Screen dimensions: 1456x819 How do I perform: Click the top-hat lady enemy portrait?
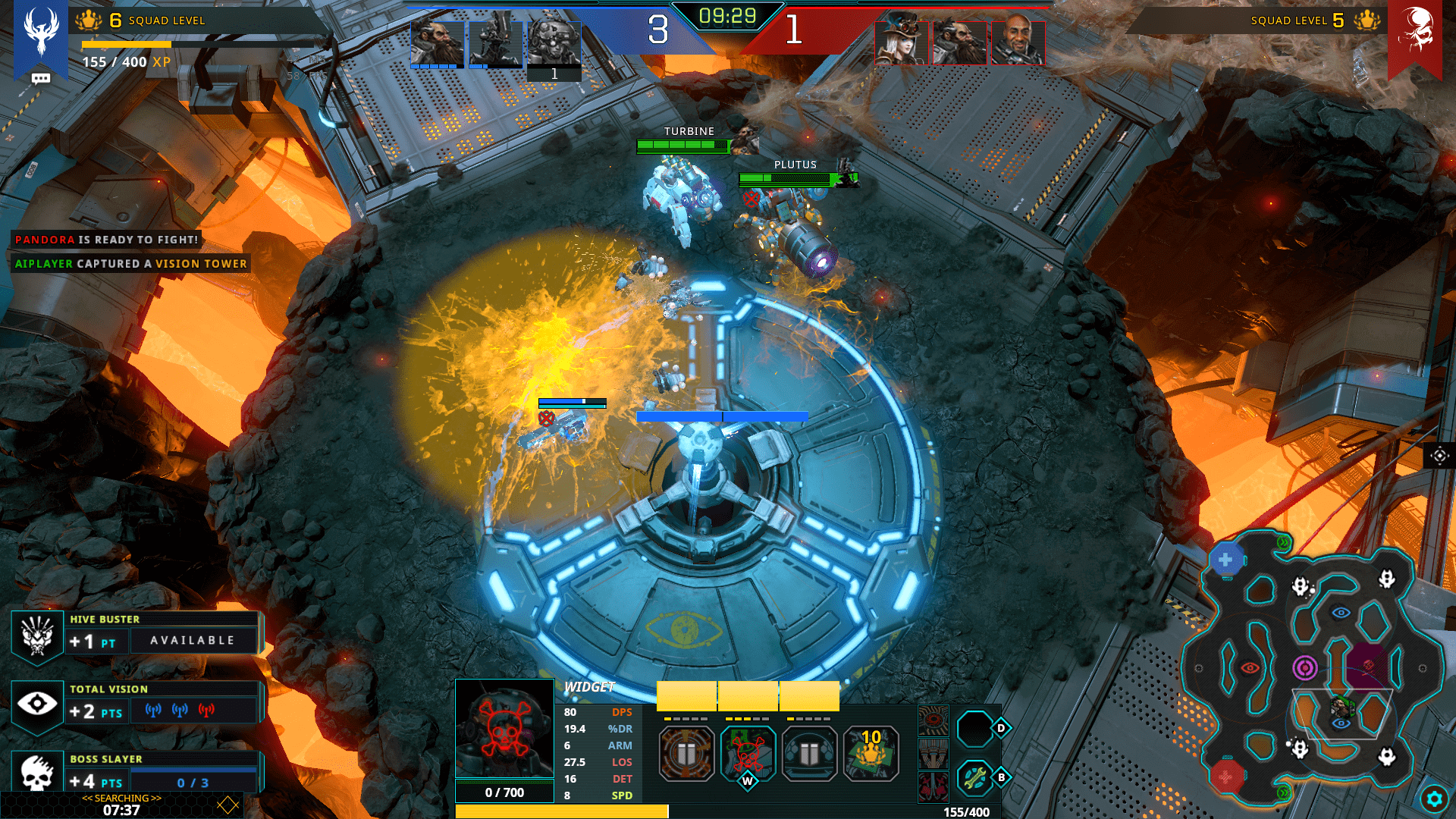[902, 42]
